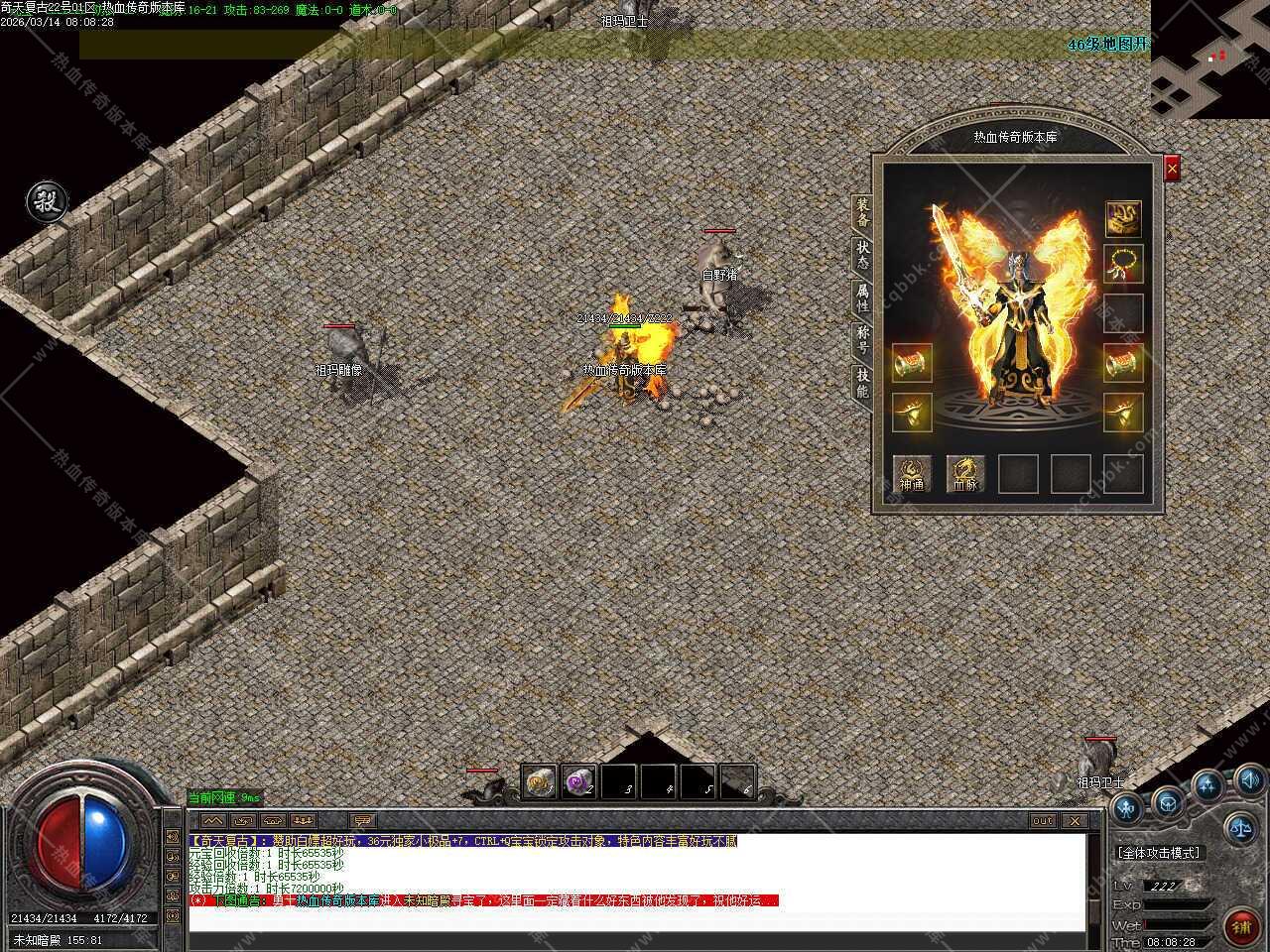The height and width of the screenshot is (952, 1270).
Task: Change the 全体攻击模式 attack mode
Action: (1158, 853)
